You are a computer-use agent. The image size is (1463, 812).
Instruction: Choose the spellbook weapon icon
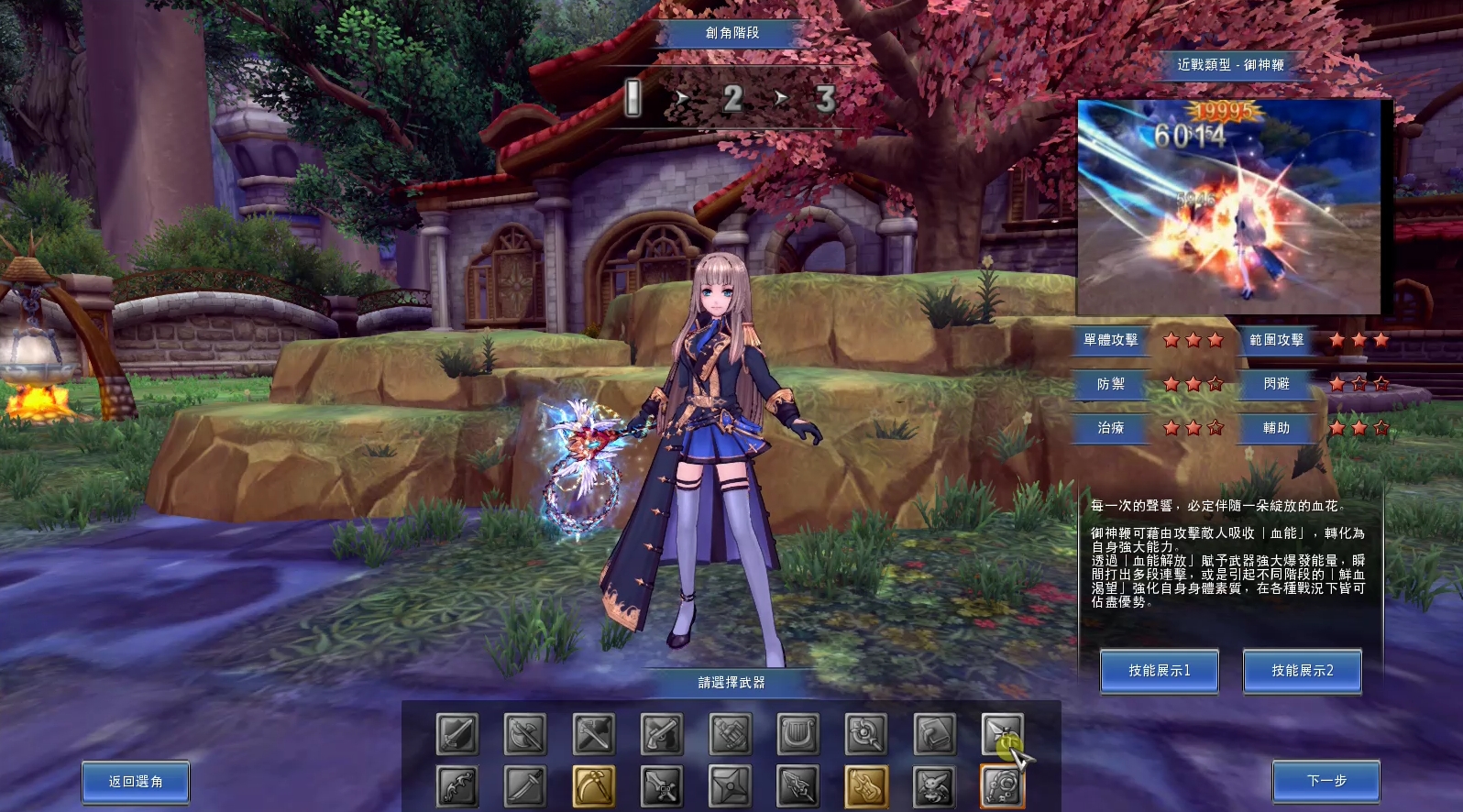click(x=934, y=734)
